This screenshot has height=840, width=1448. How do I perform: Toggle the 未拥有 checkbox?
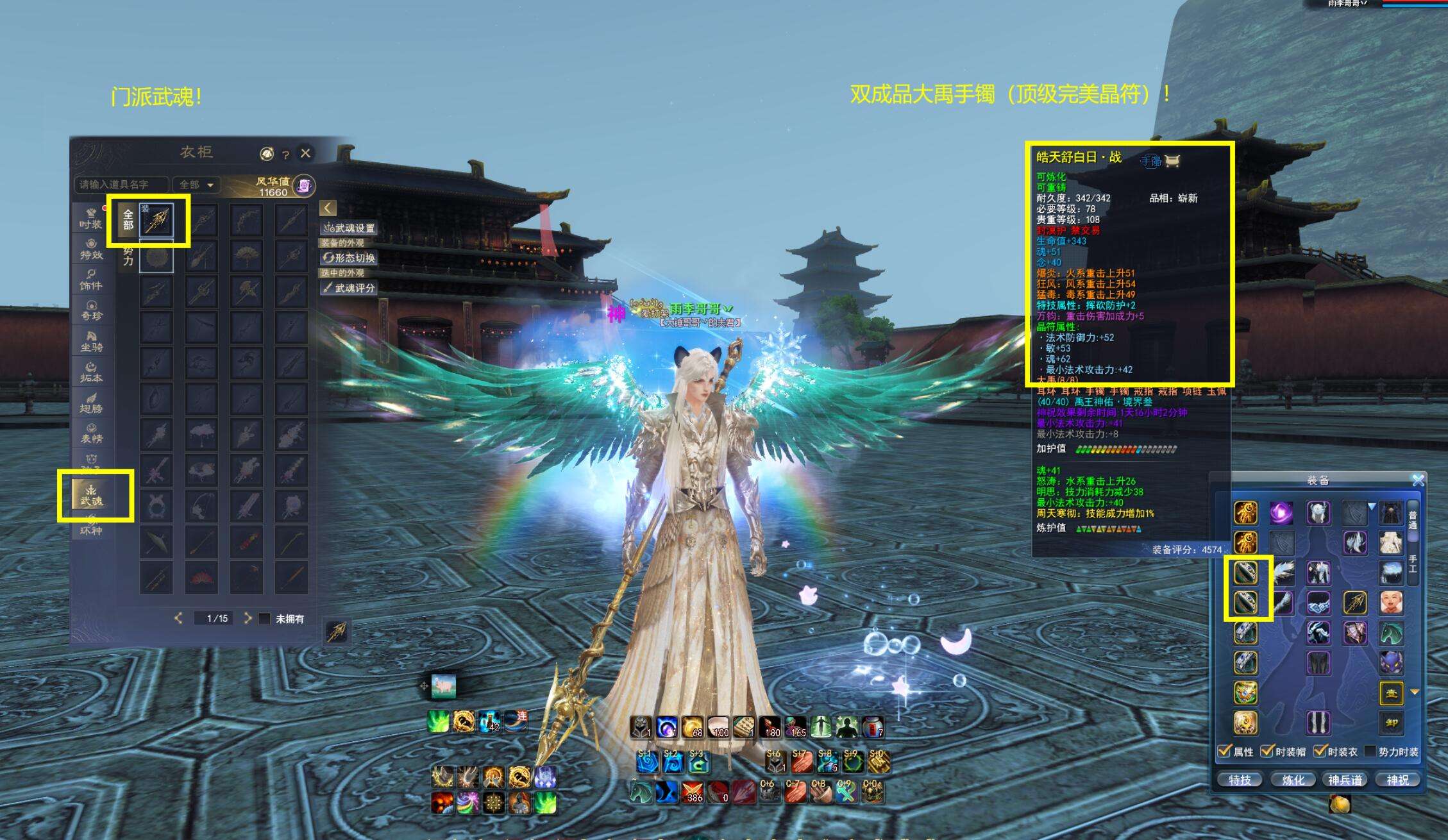click(x=264, y=619)
